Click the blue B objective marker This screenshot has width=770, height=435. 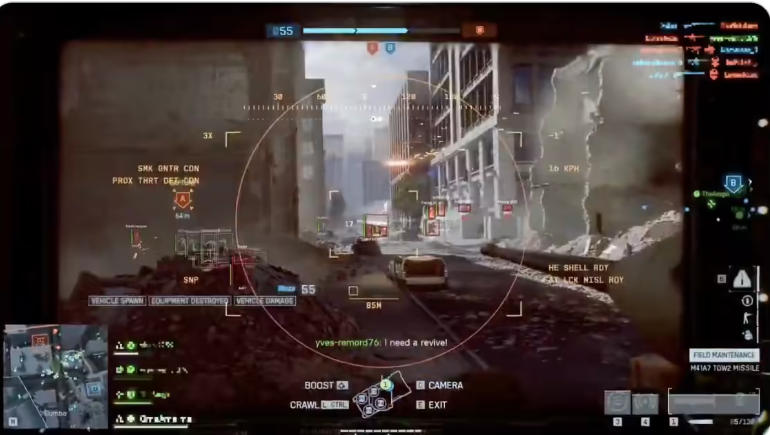[x=733, y=183]
